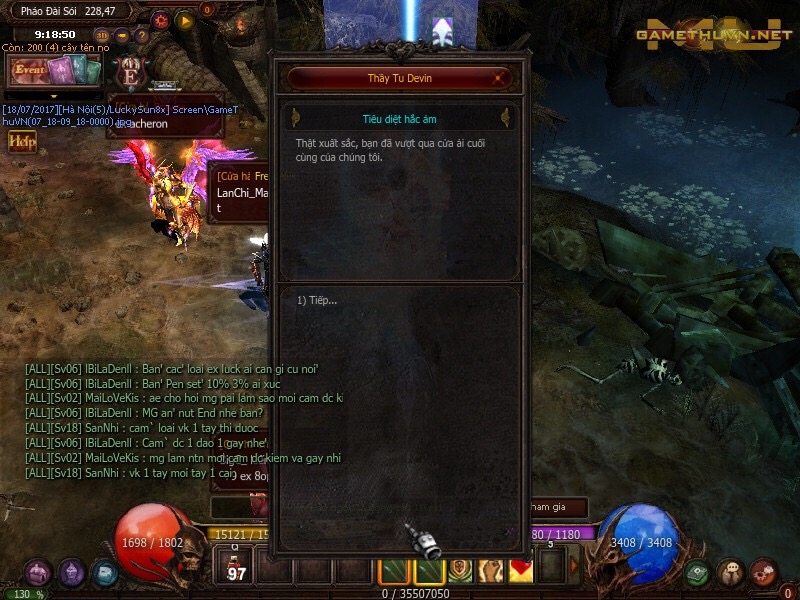Image resolution: width=800 pixels, height=600 pixels.
Task: Open the green book icon
Action: pyautogui.click(x=698, y=573)
